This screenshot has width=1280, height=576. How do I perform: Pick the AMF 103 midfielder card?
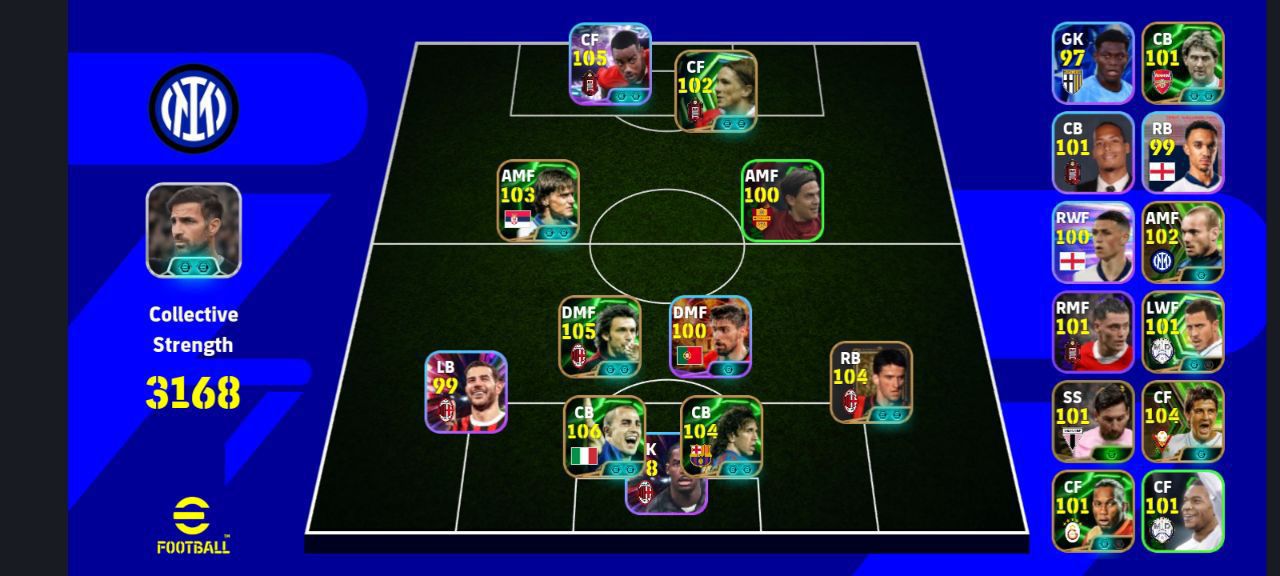[539, 200]
